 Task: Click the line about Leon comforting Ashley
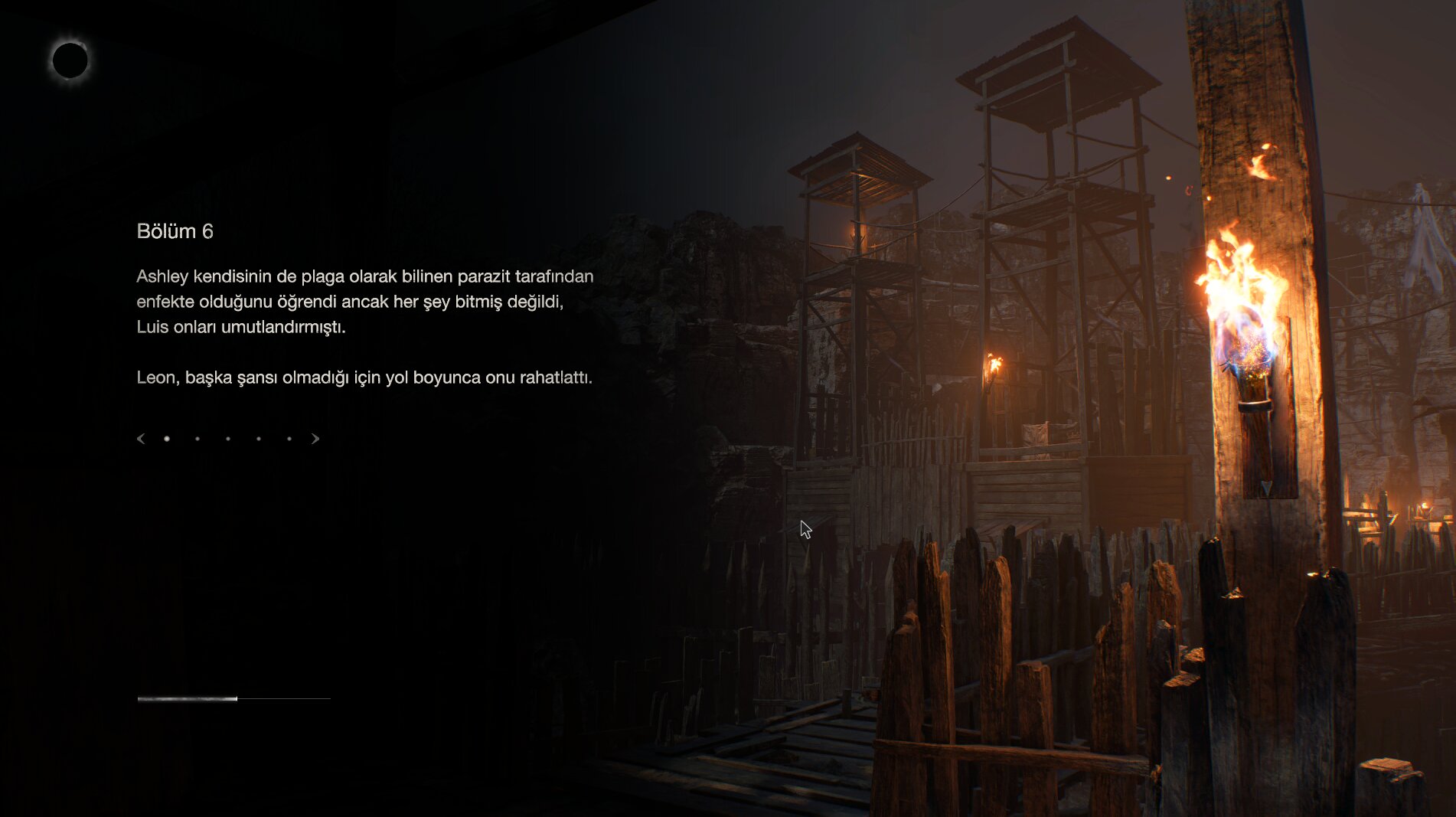pos(364,377)
